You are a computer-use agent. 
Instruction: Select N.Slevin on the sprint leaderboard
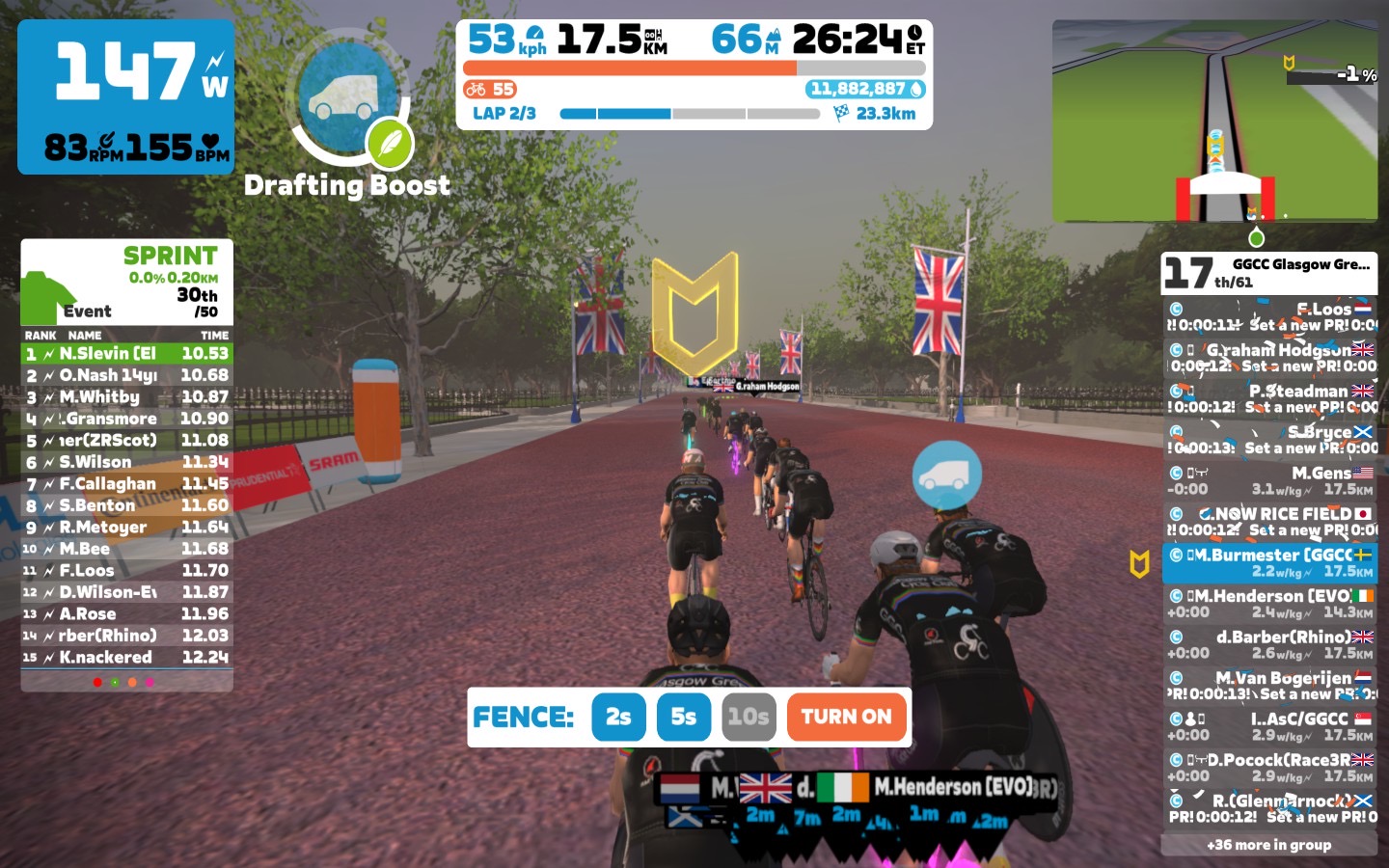tap(126, 354)
